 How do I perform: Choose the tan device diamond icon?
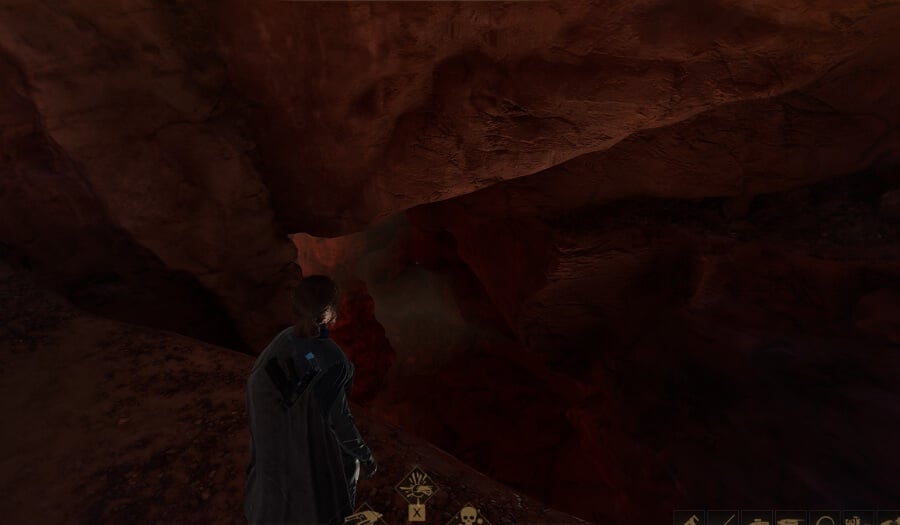(x=367, y=517)
